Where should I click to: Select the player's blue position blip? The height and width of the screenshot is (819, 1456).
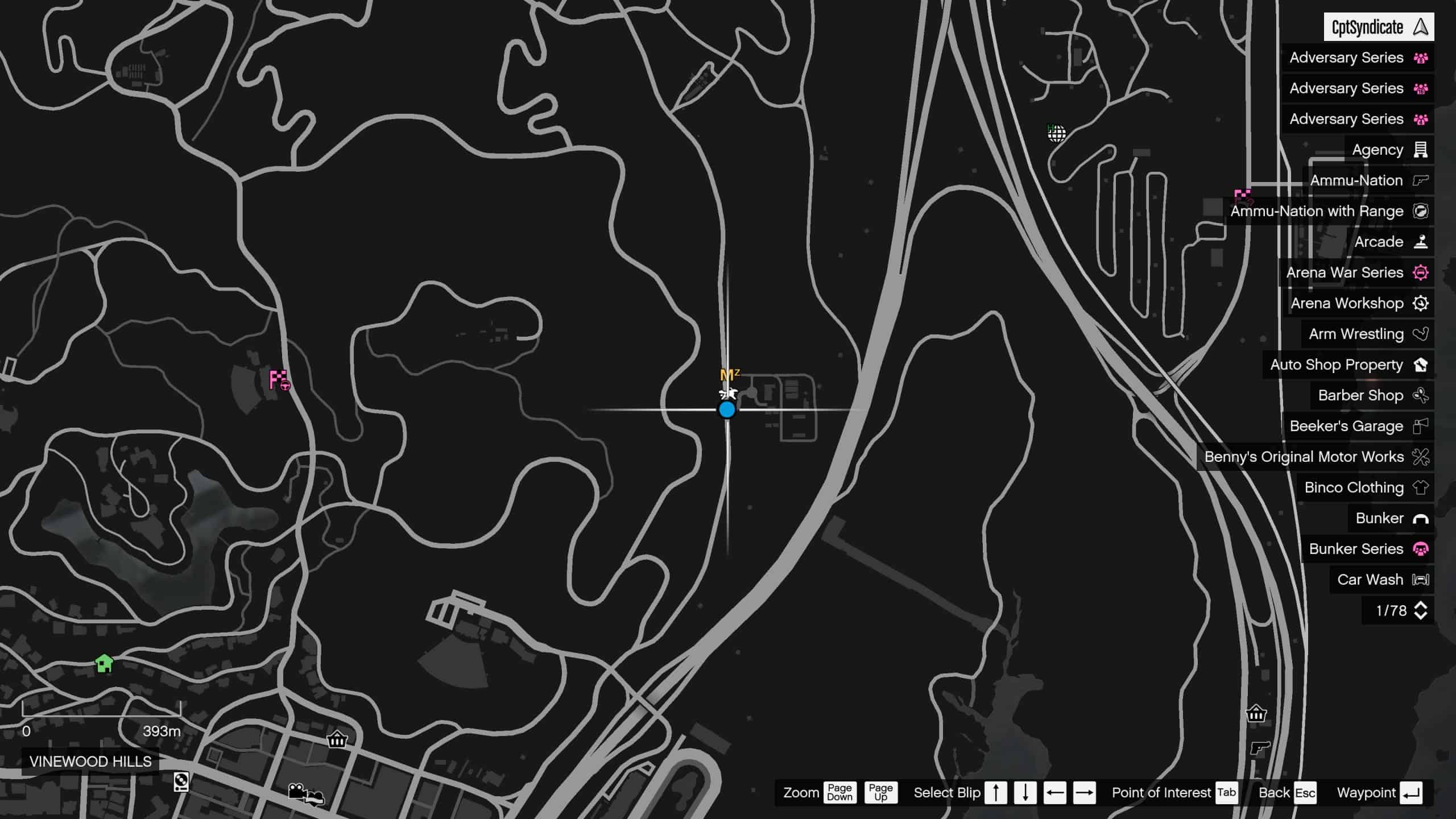[727, 409]
